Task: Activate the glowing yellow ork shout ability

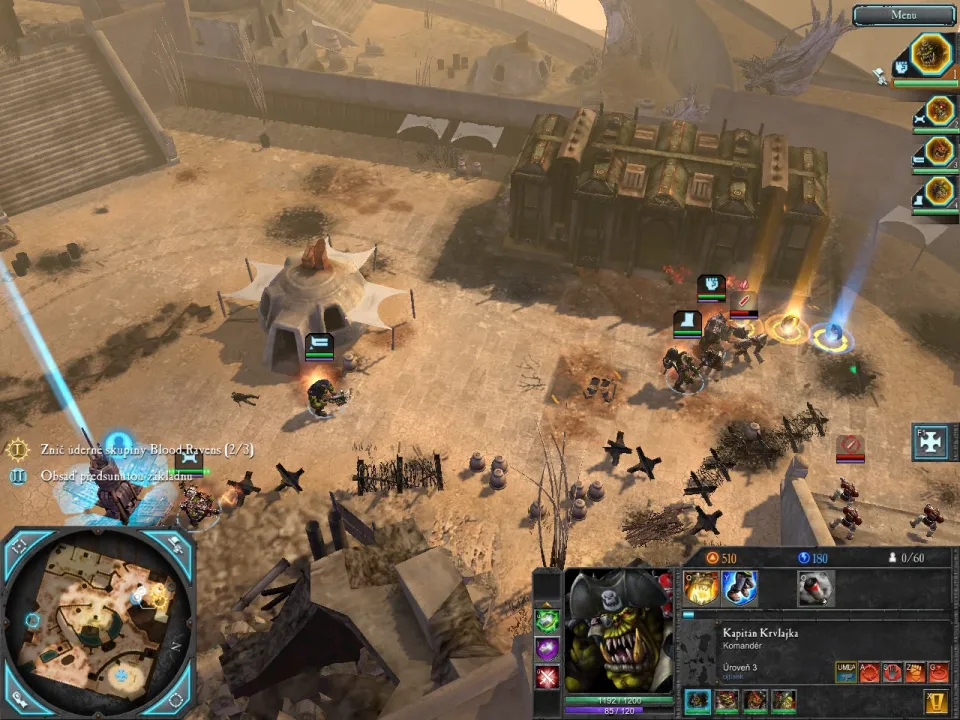Action: tap(701, 588)
